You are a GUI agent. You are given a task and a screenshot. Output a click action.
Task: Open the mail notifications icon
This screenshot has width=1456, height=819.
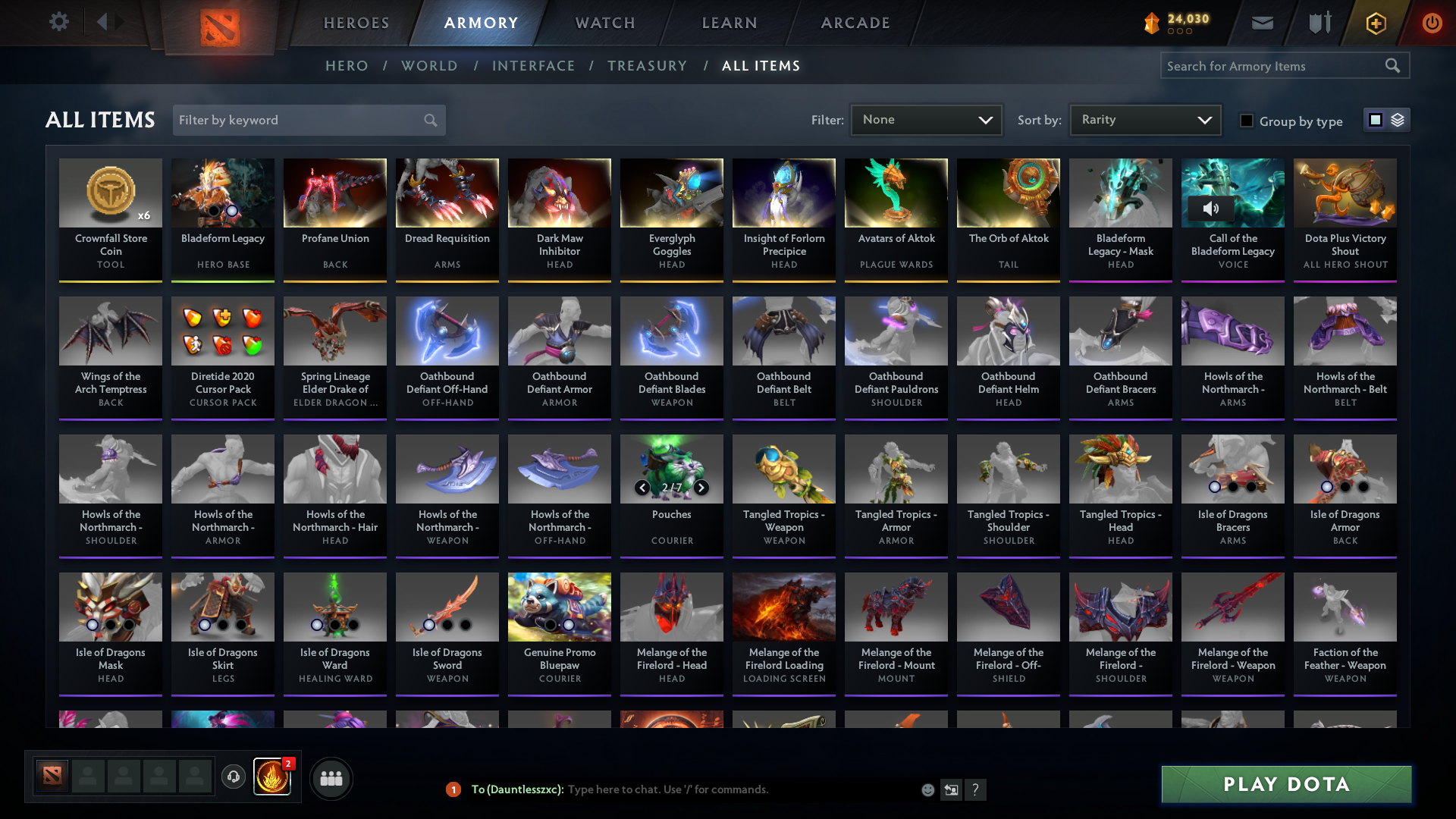pos(1261,23)
